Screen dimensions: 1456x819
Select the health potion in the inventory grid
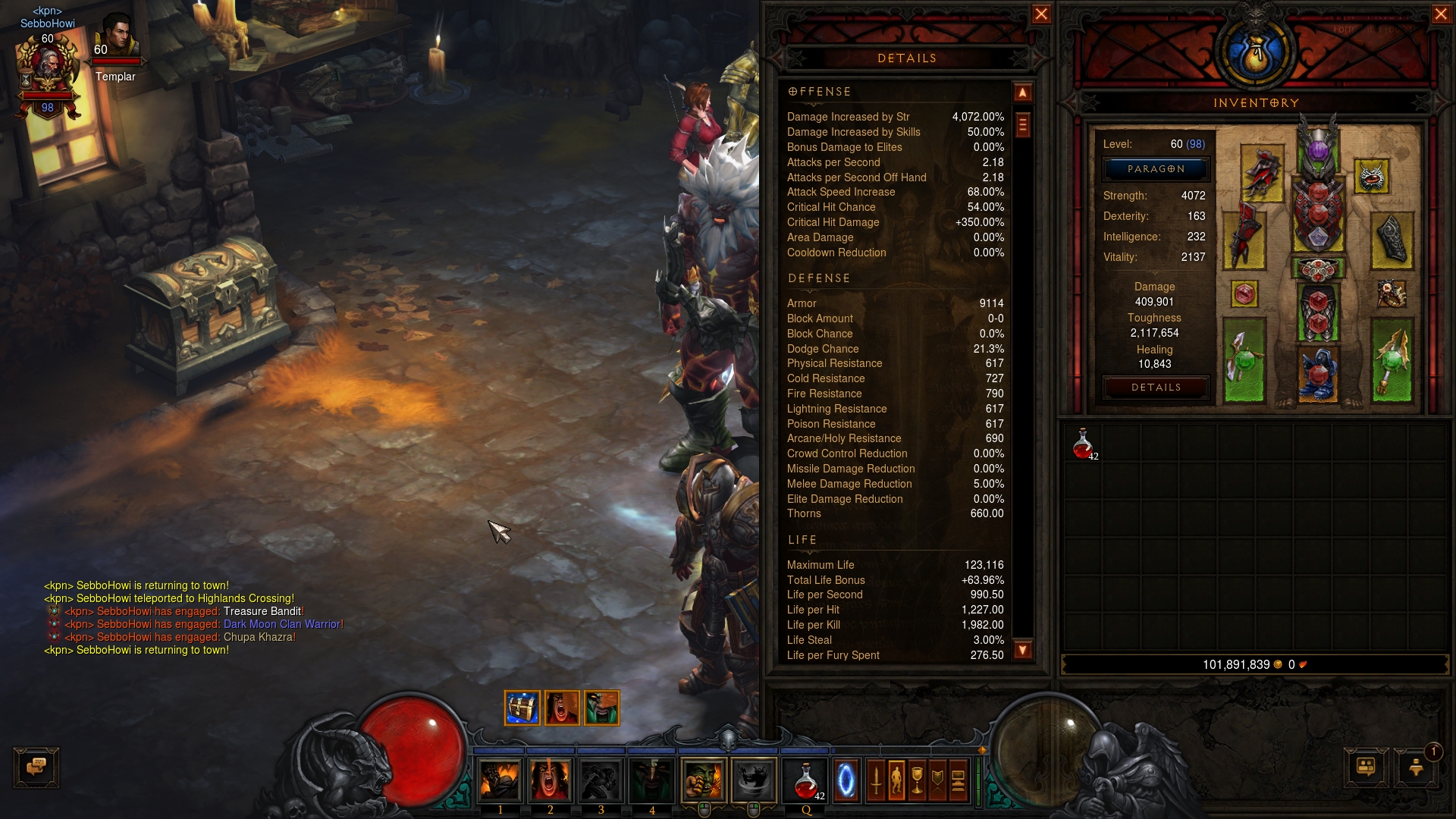tap(1083, 444)
